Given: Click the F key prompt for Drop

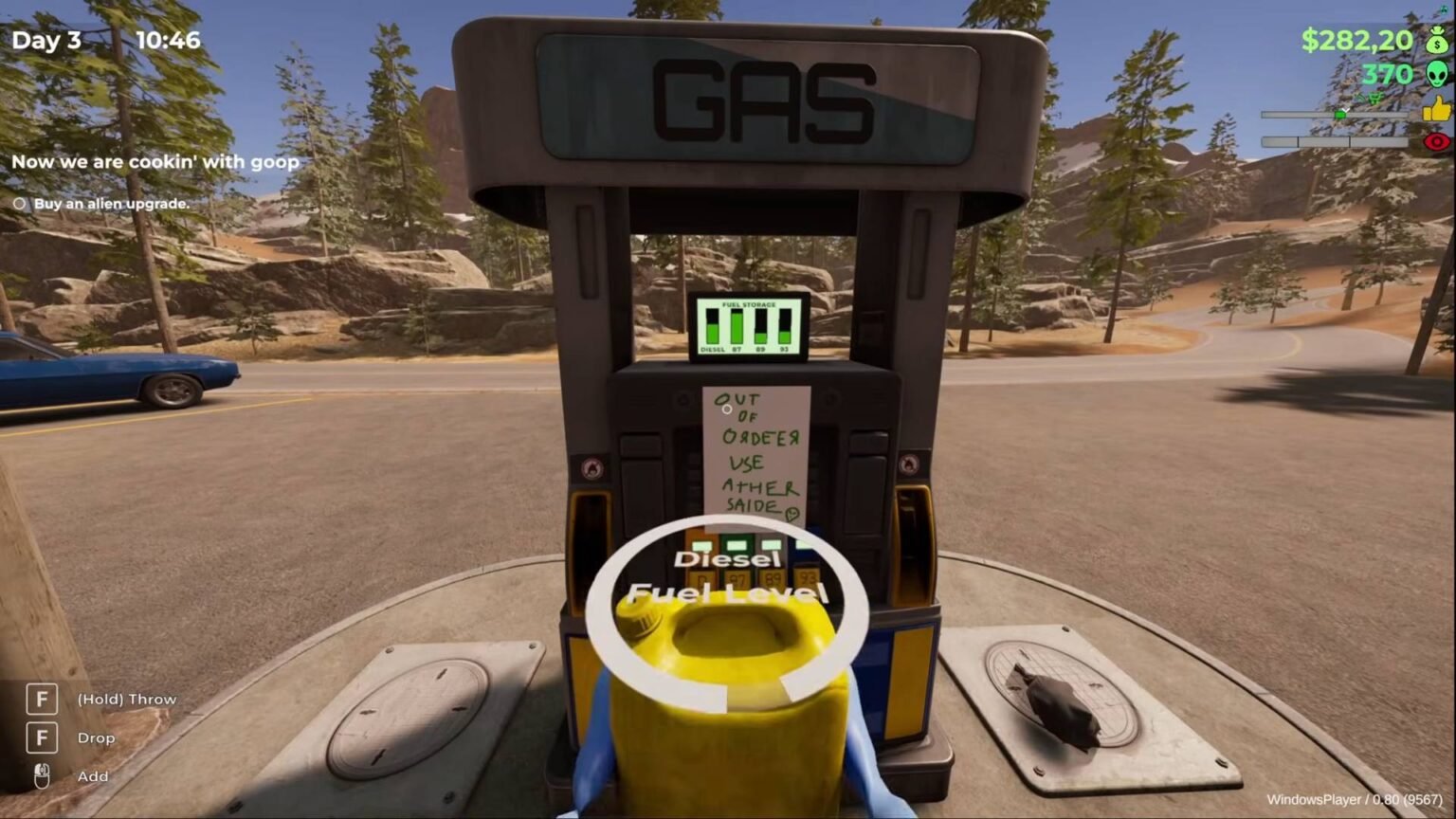Looking at the screenshot, I should (x=41, y=737).
